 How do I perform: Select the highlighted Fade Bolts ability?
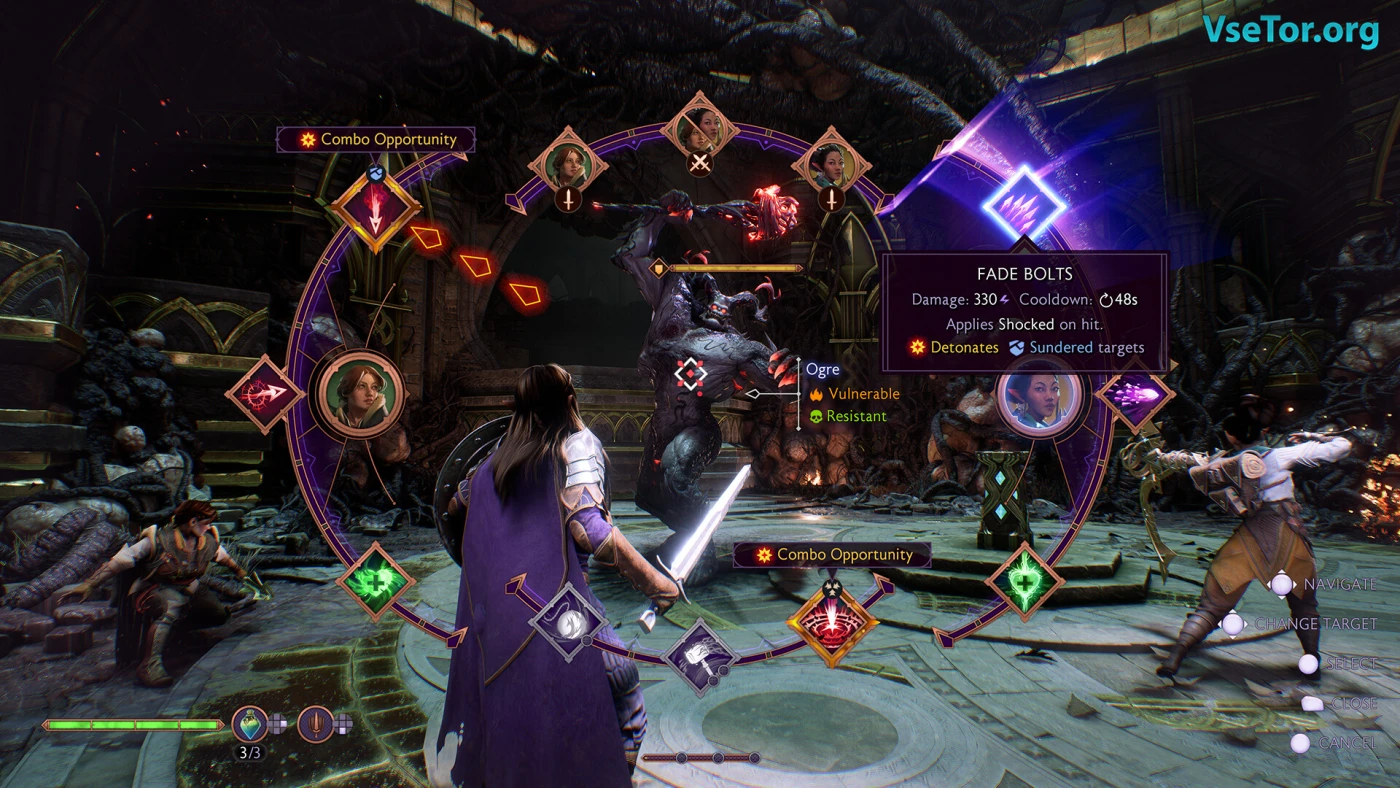click(x=1023, y=201)
